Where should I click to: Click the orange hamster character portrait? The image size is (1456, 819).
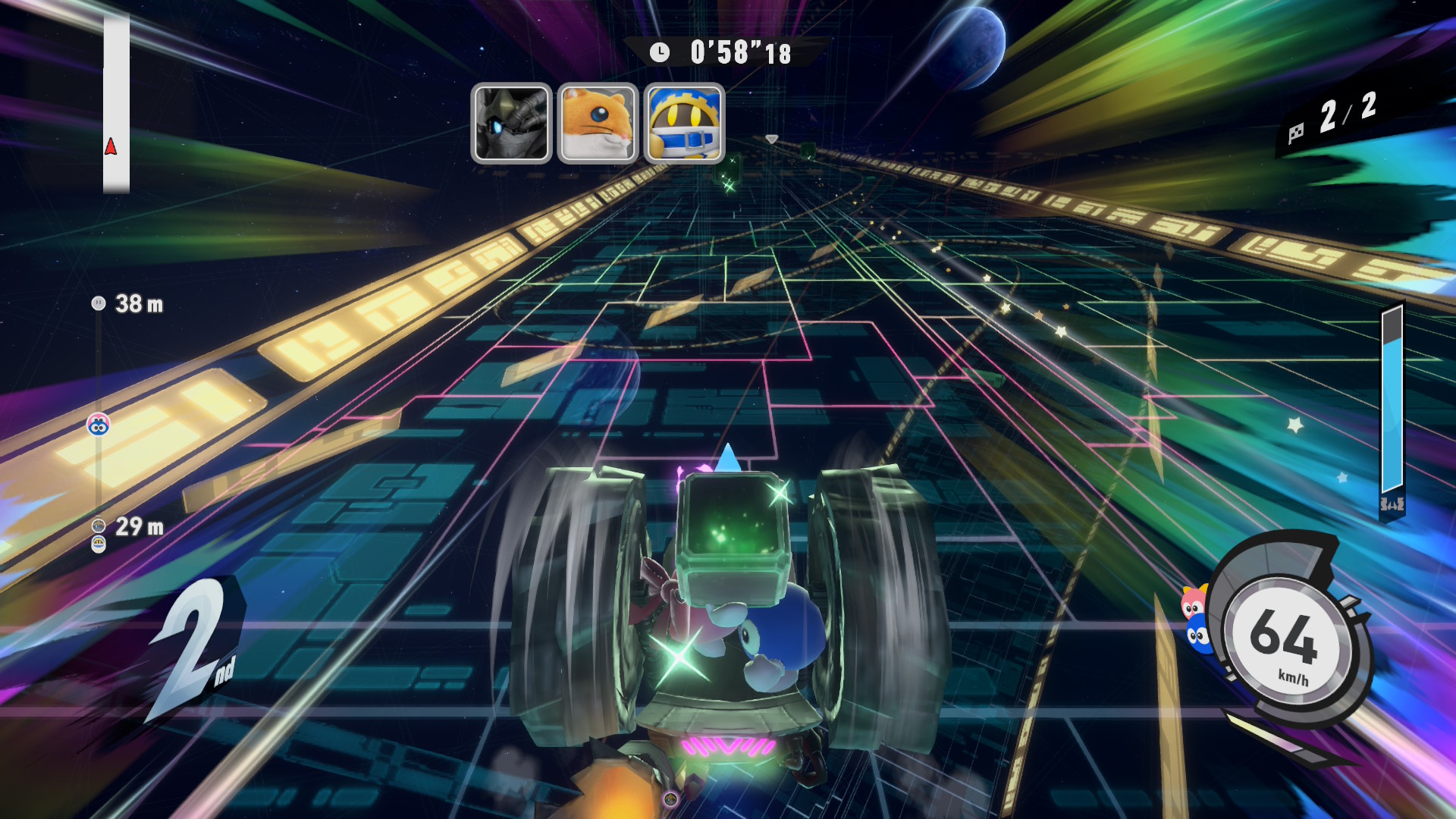click(x=598, y=123)
